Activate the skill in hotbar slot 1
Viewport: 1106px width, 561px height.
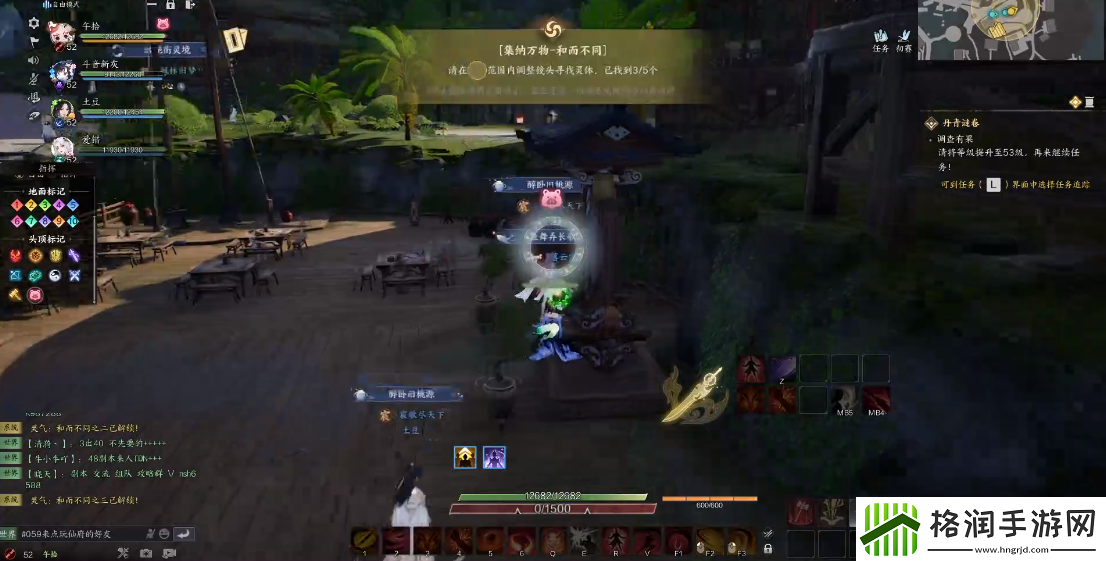tap(365, 540)
